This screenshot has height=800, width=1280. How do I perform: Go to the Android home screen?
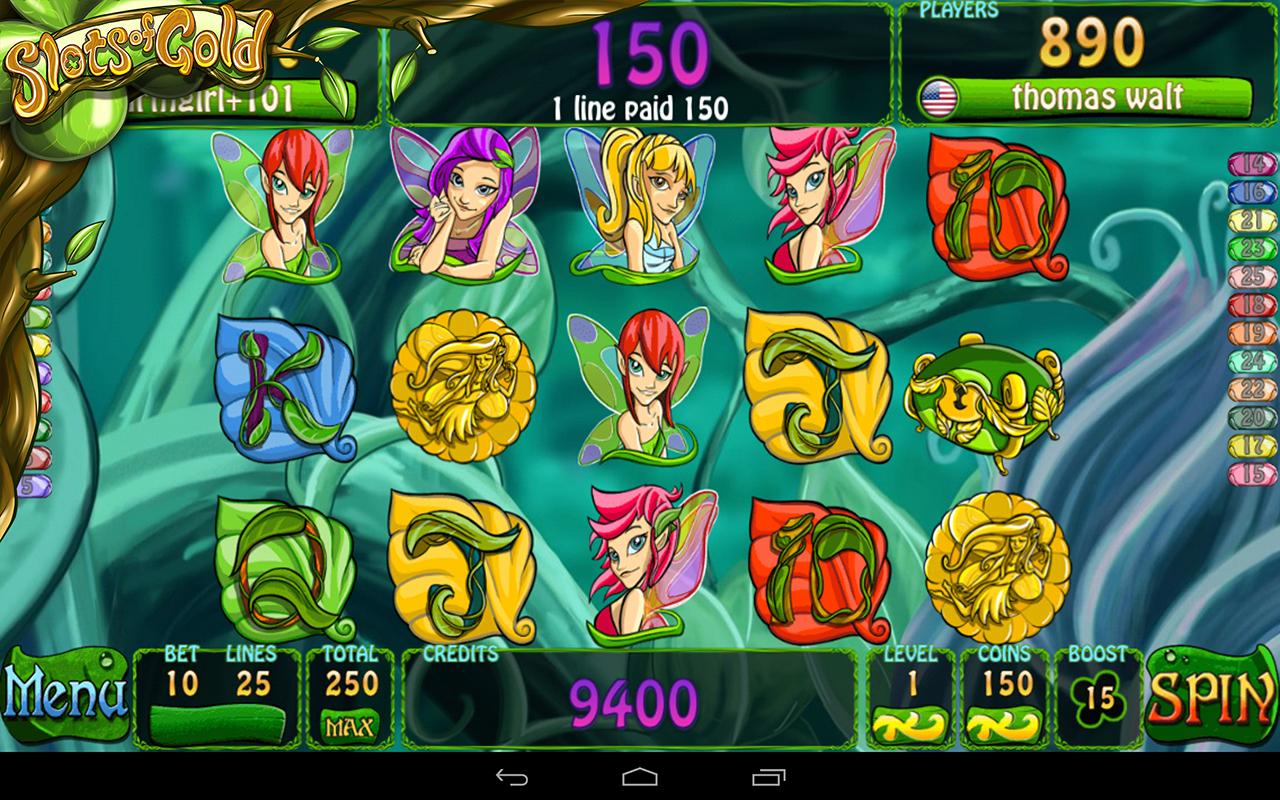(x=640, y=777)
